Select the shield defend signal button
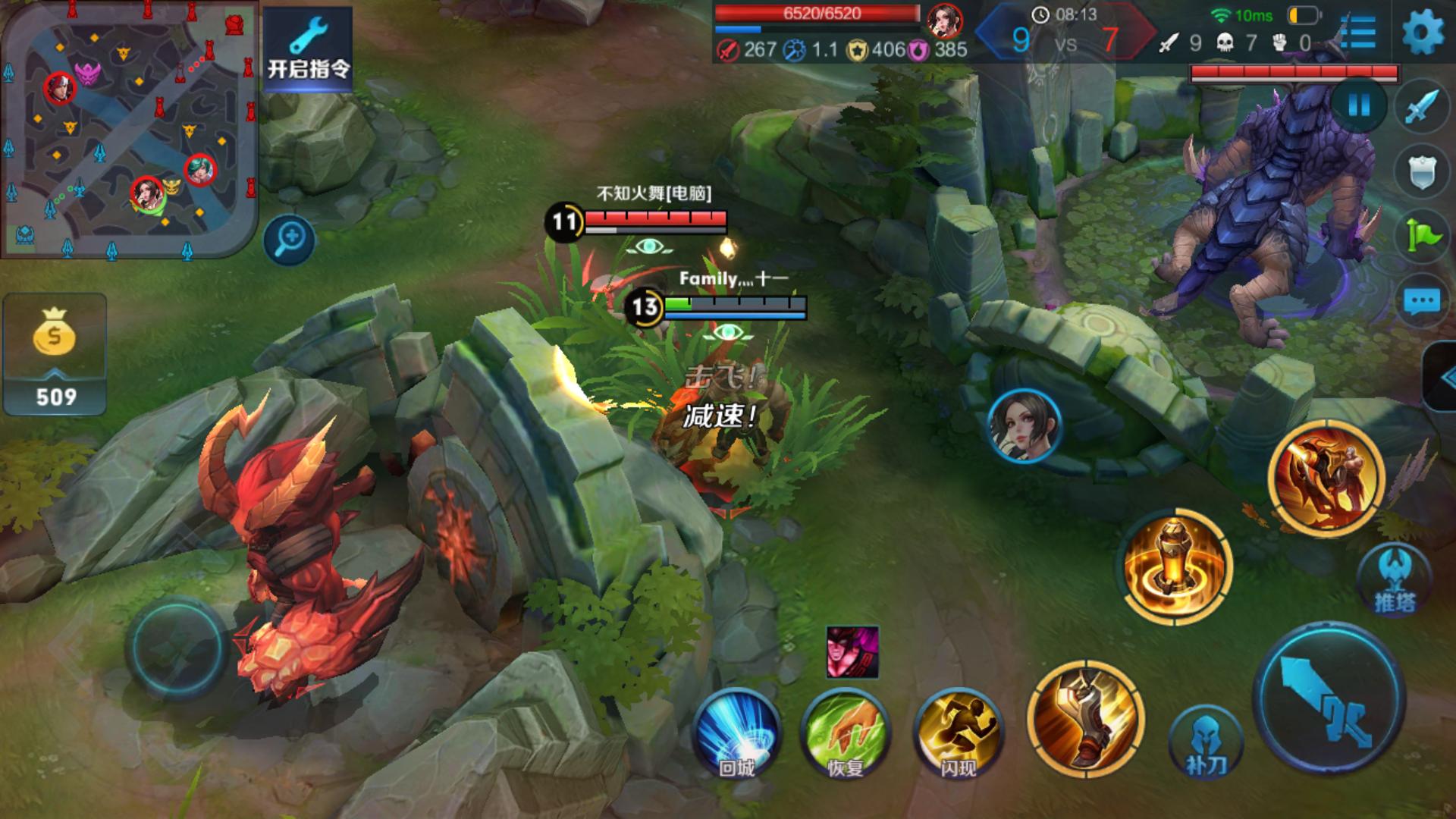Screen dimensions: 1456x819 [1422, 173]
